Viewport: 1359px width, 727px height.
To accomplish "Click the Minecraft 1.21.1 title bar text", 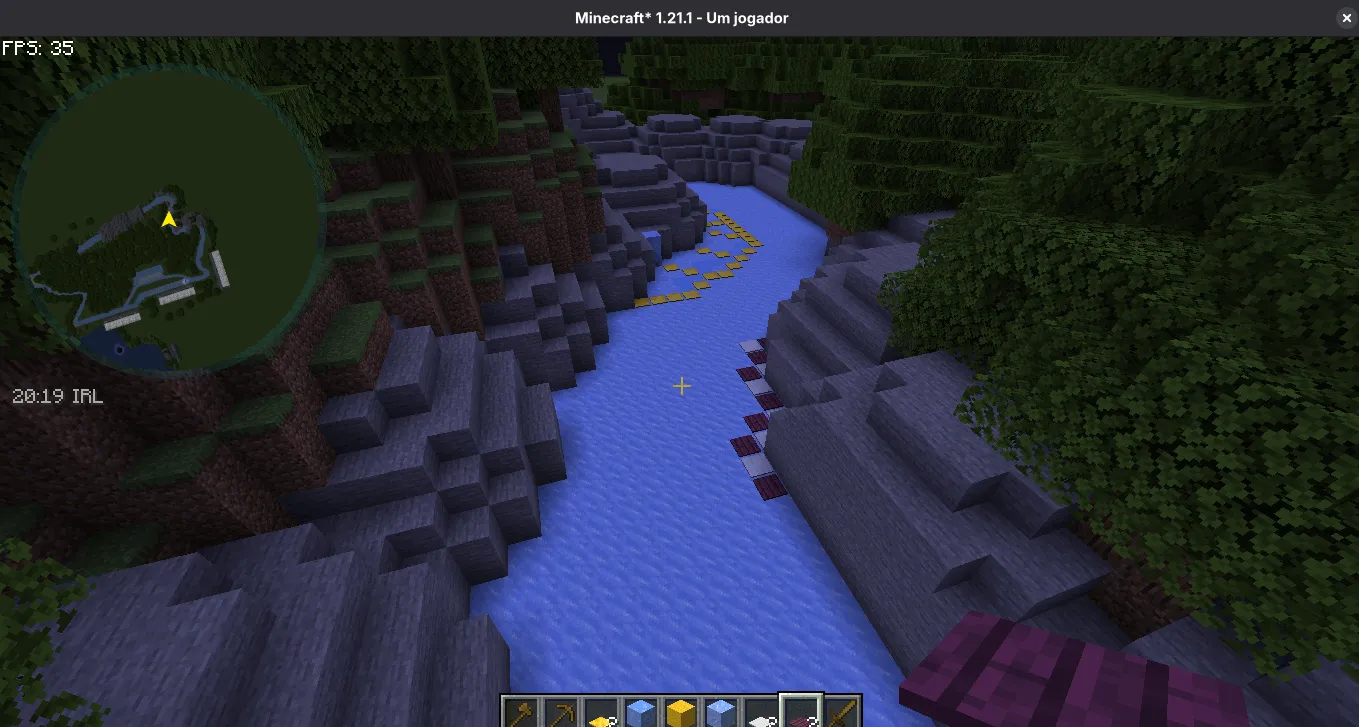I will click(680, 17).
